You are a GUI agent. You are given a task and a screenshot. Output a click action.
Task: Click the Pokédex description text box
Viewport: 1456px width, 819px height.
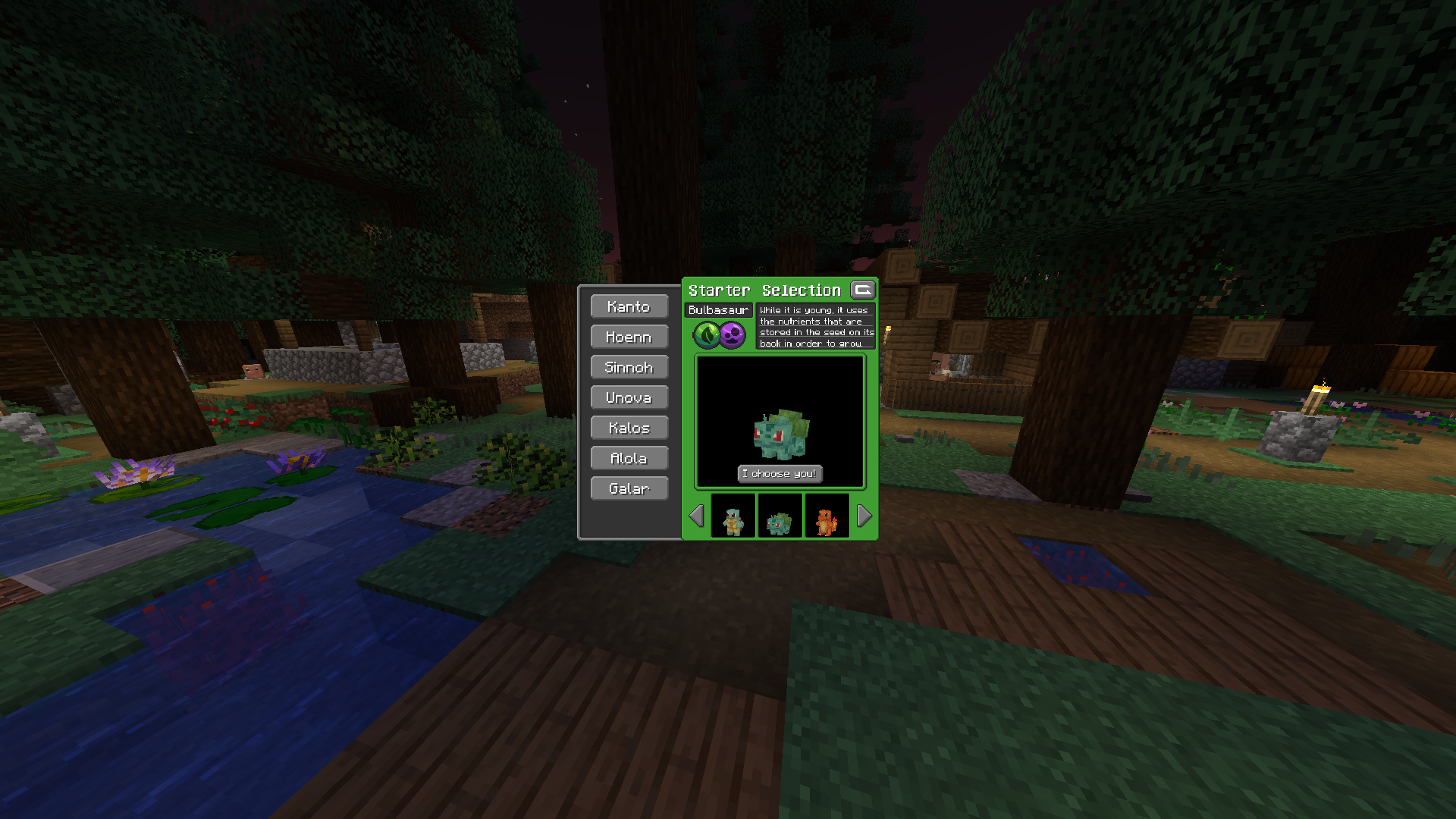[x=817, y=326]
